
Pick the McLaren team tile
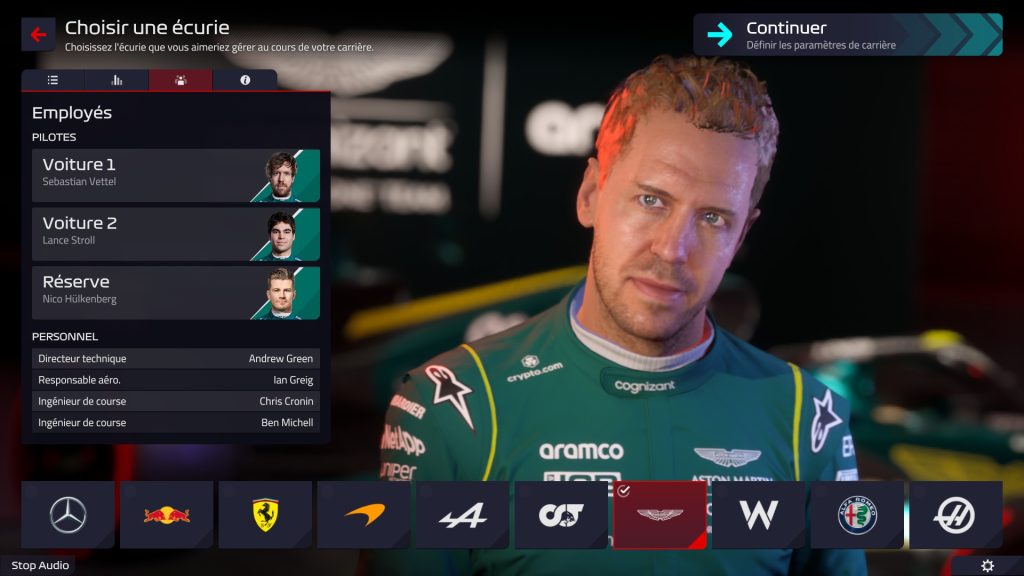pyautogui.click(x=364, y=515)
